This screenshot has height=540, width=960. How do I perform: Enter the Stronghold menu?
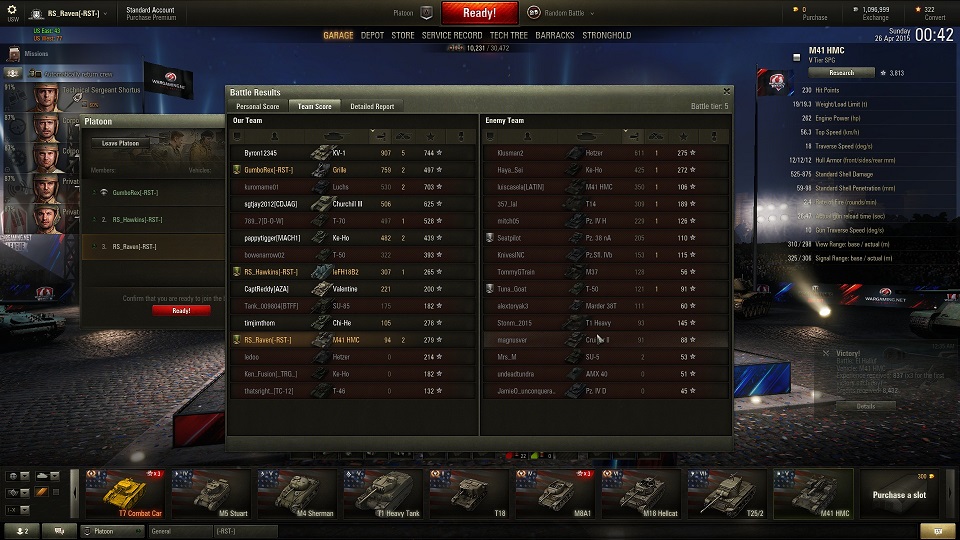tap(607, 35)
